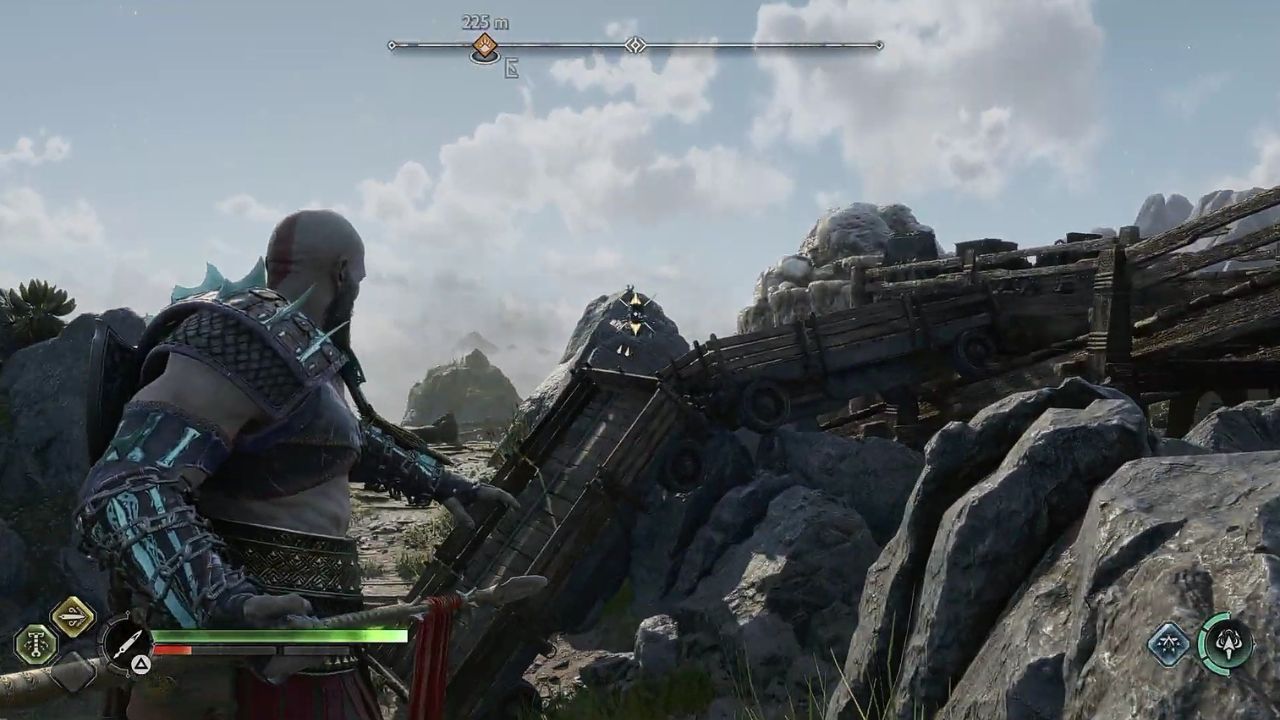Select the heavy runic attack icon
Screen dimensions: 1280x720
(x=36, y=642)
